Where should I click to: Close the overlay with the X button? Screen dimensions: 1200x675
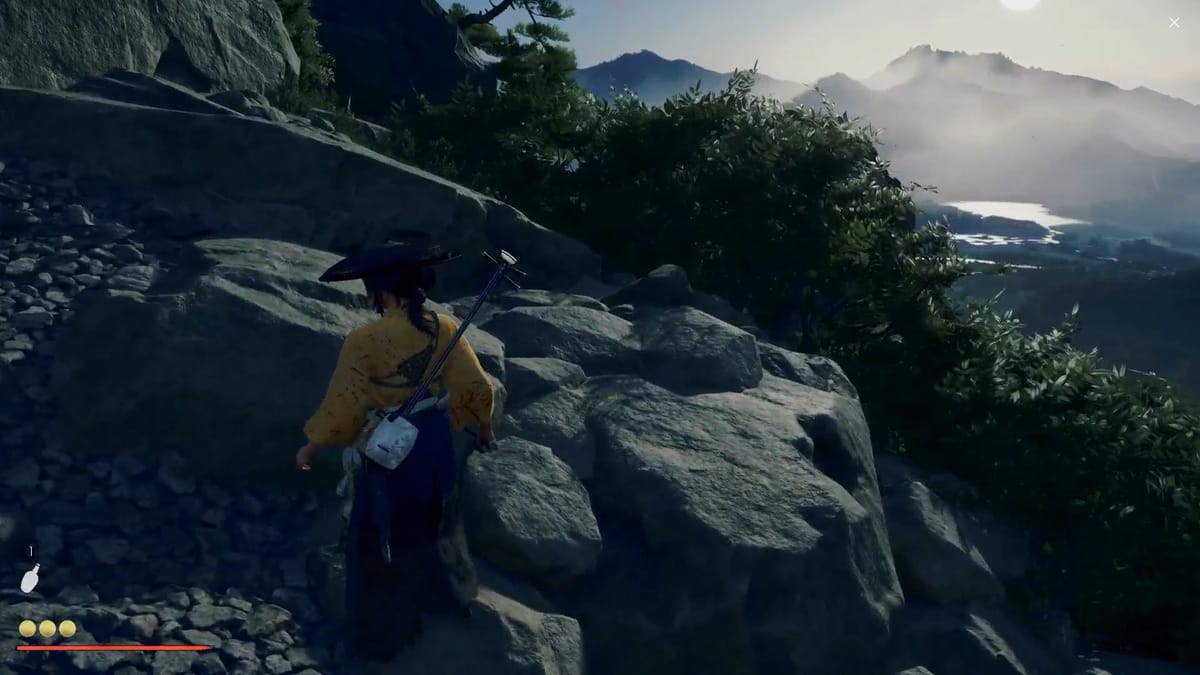click(x=1173, y=22)
